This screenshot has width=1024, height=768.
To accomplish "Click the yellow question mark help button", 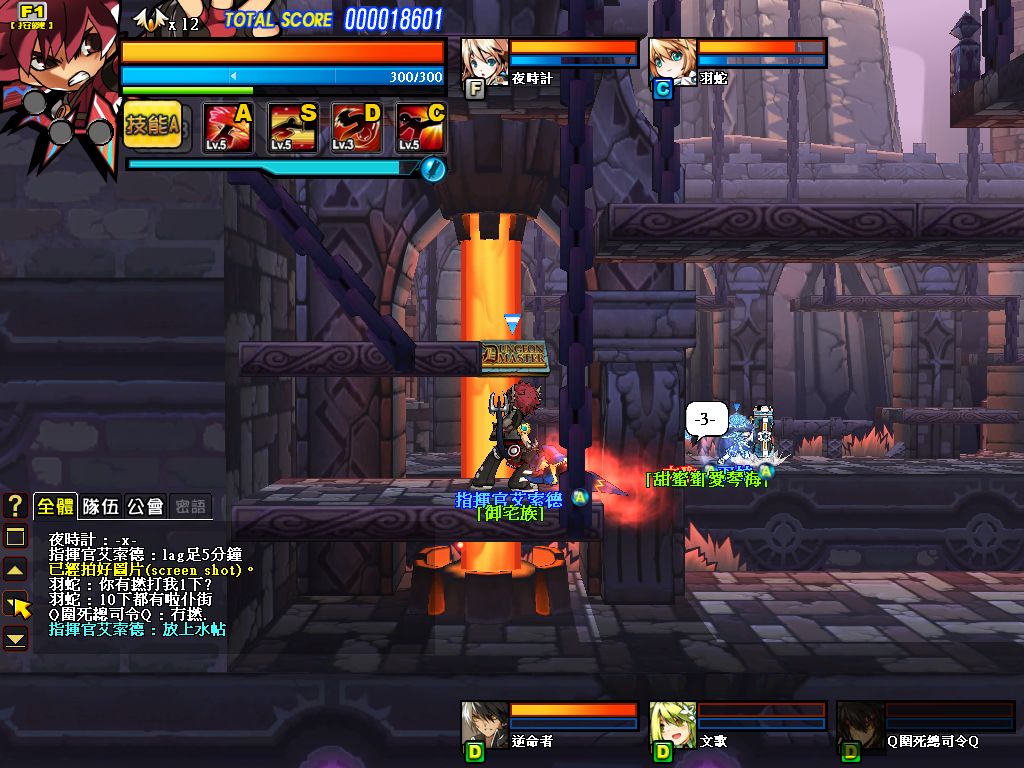I will tap(15, 506).
